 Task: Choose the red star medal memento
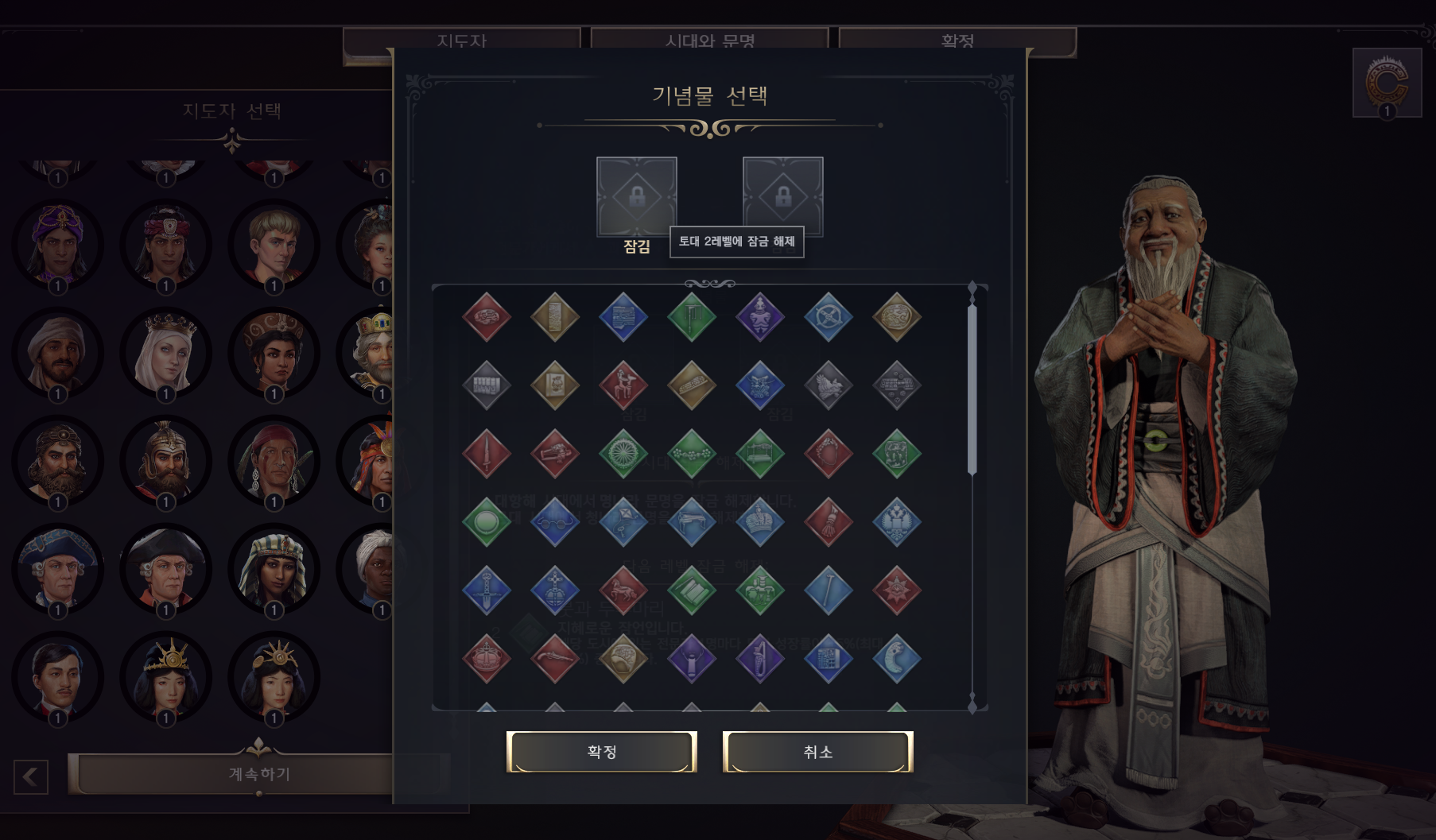896,590
